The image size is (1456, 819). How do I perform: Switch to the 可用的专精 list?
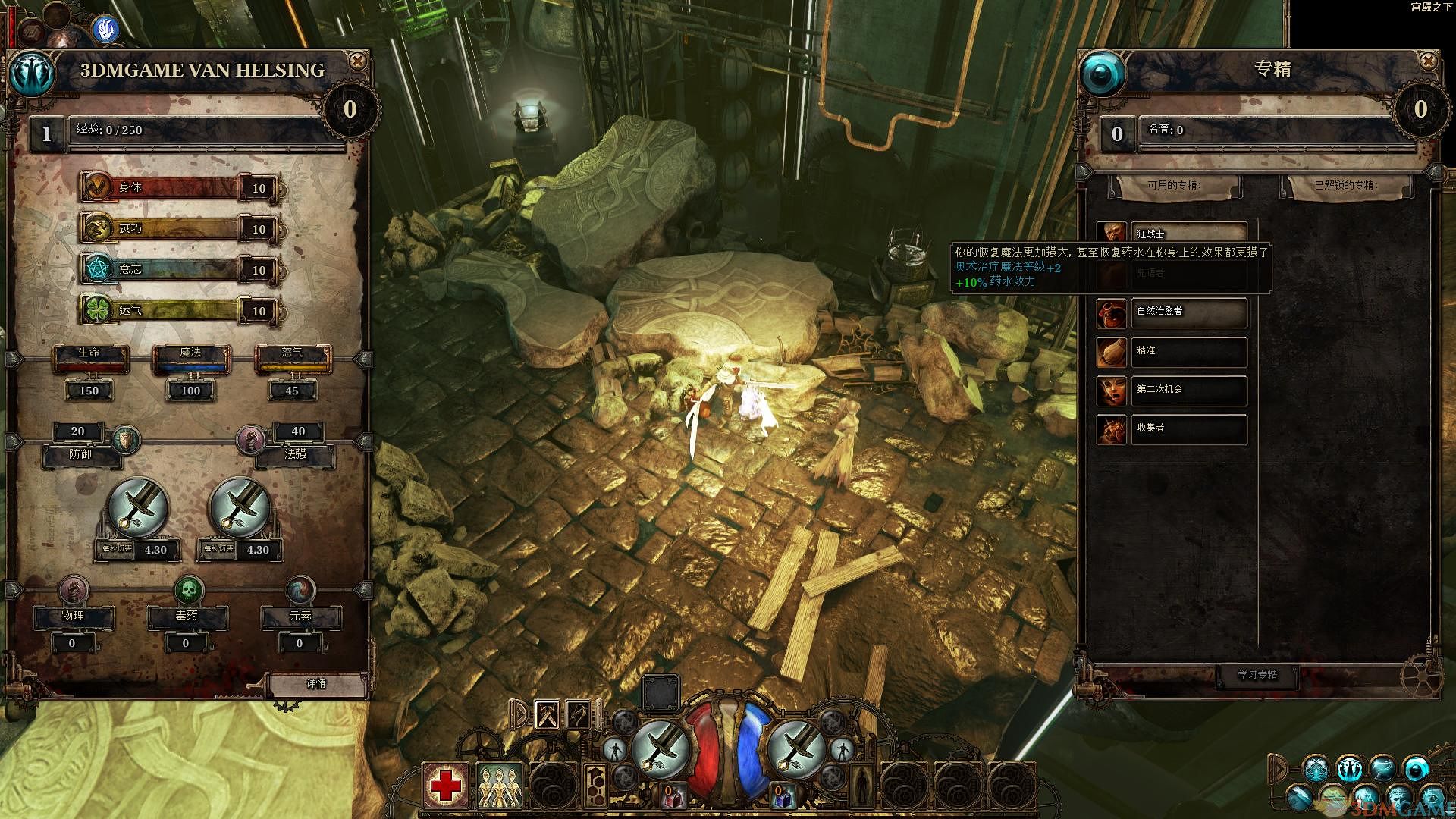click(1174, 185)
